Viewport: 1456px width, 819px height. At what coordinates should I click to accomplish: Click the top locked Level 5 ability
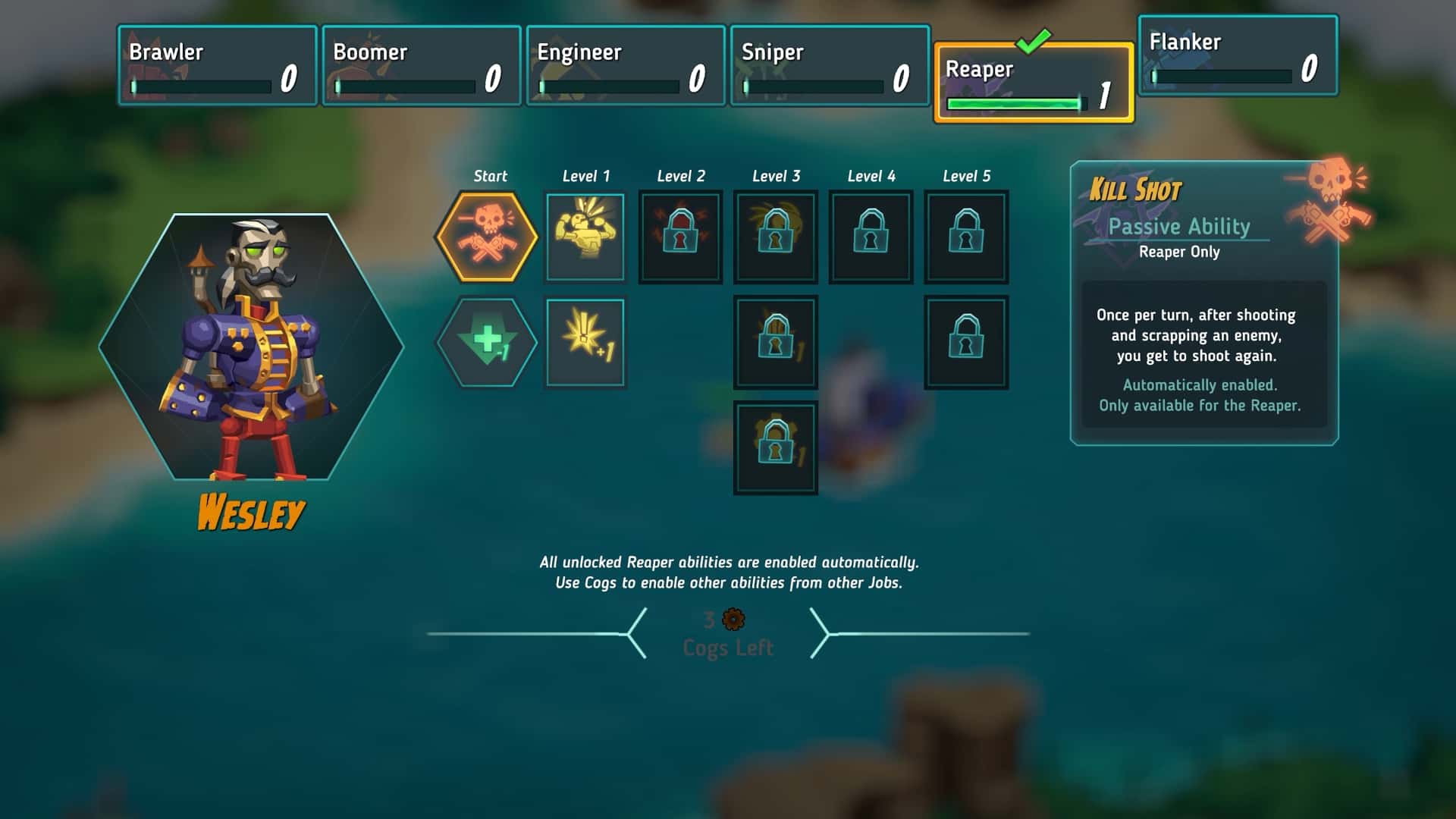[x=966, y=236]
